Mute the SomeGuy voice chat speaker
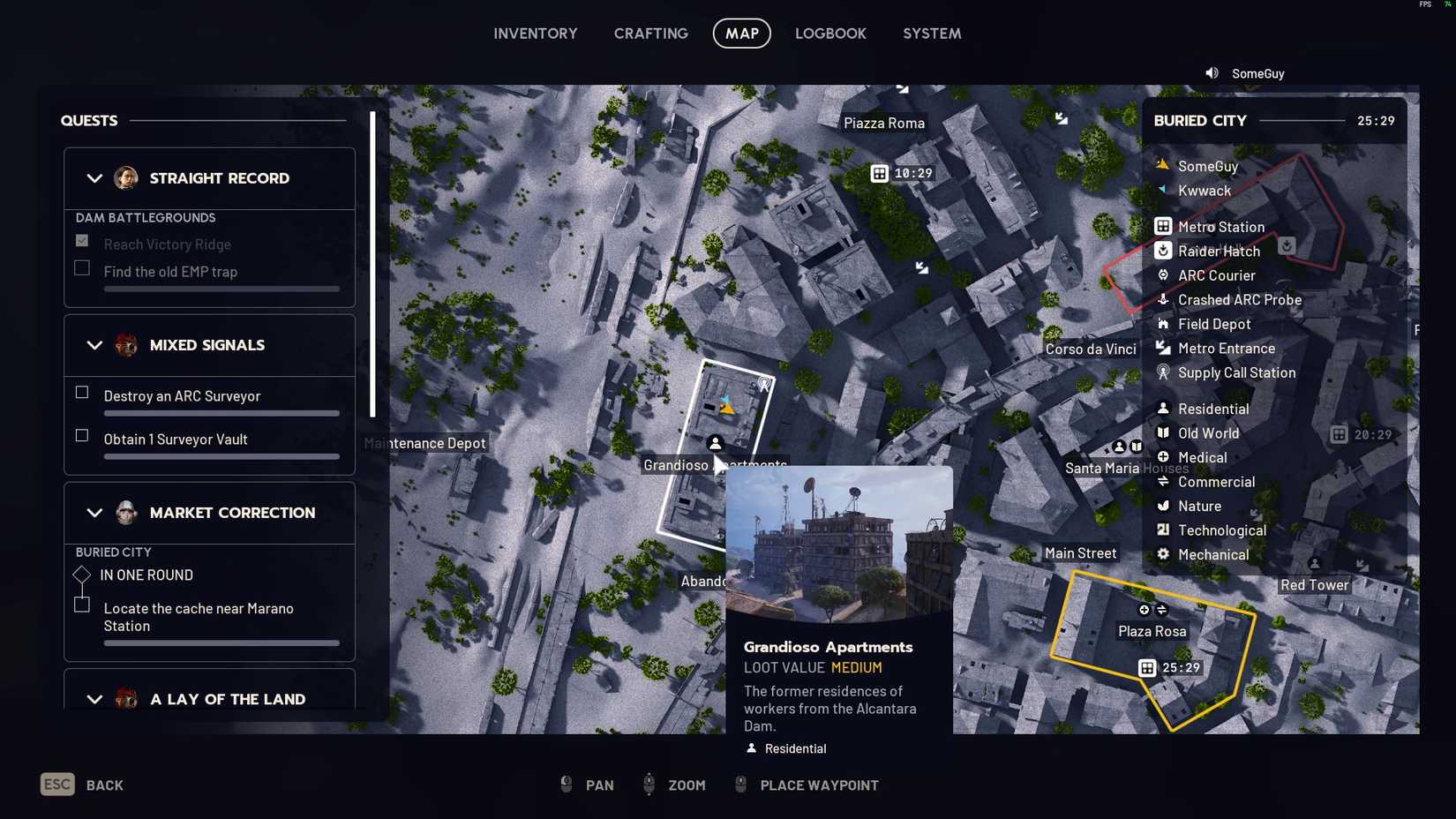Screen dimensions: 1456x819 (1211, 73)
